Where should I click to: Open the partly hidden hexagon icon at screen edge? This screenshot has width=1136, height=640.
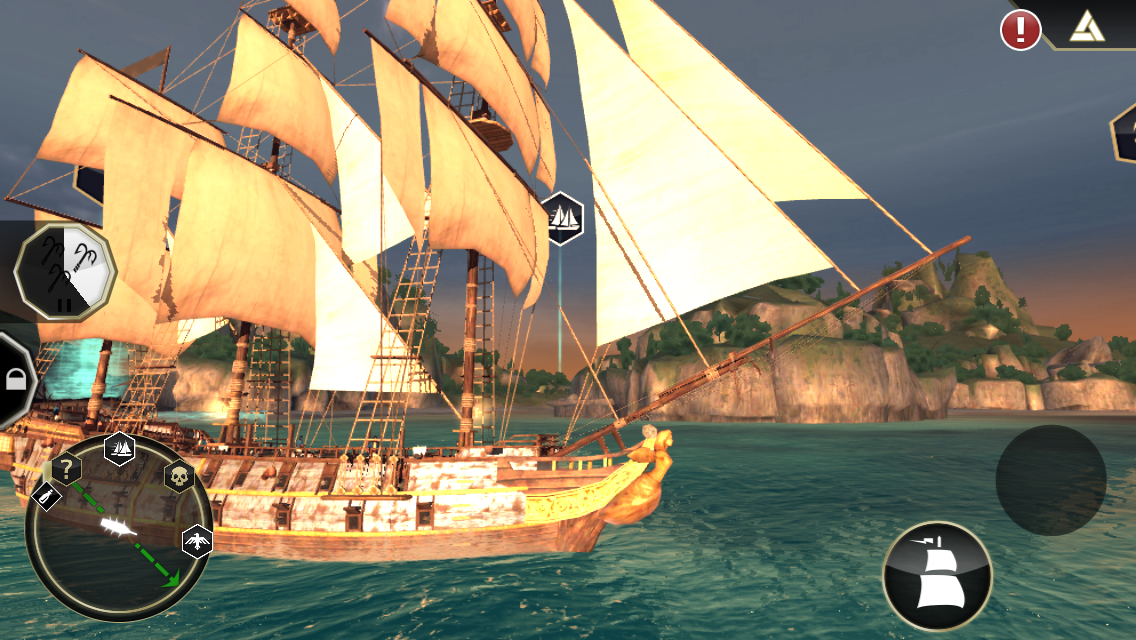[1125, 130]
